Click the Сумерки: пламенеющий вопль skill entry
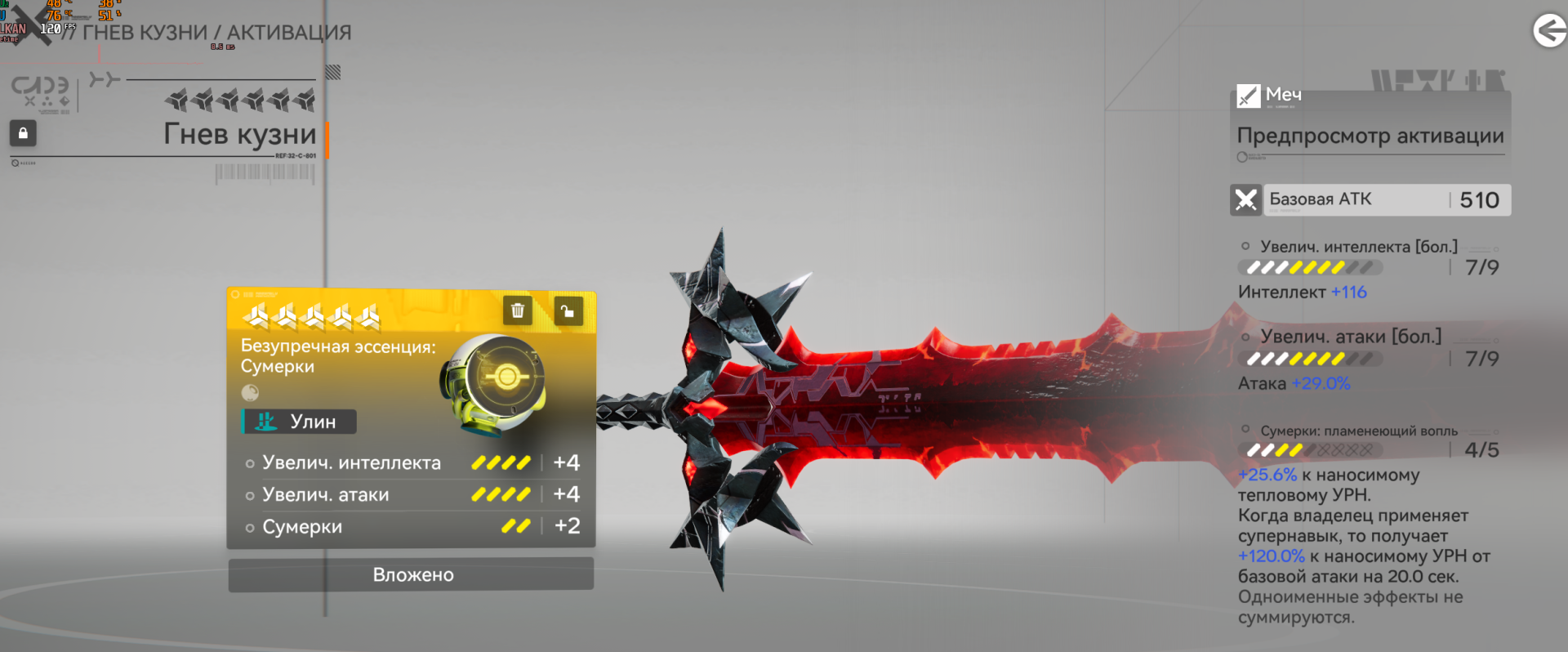The height and width of the screenshot is (652, 1568). pos(1359,431)
